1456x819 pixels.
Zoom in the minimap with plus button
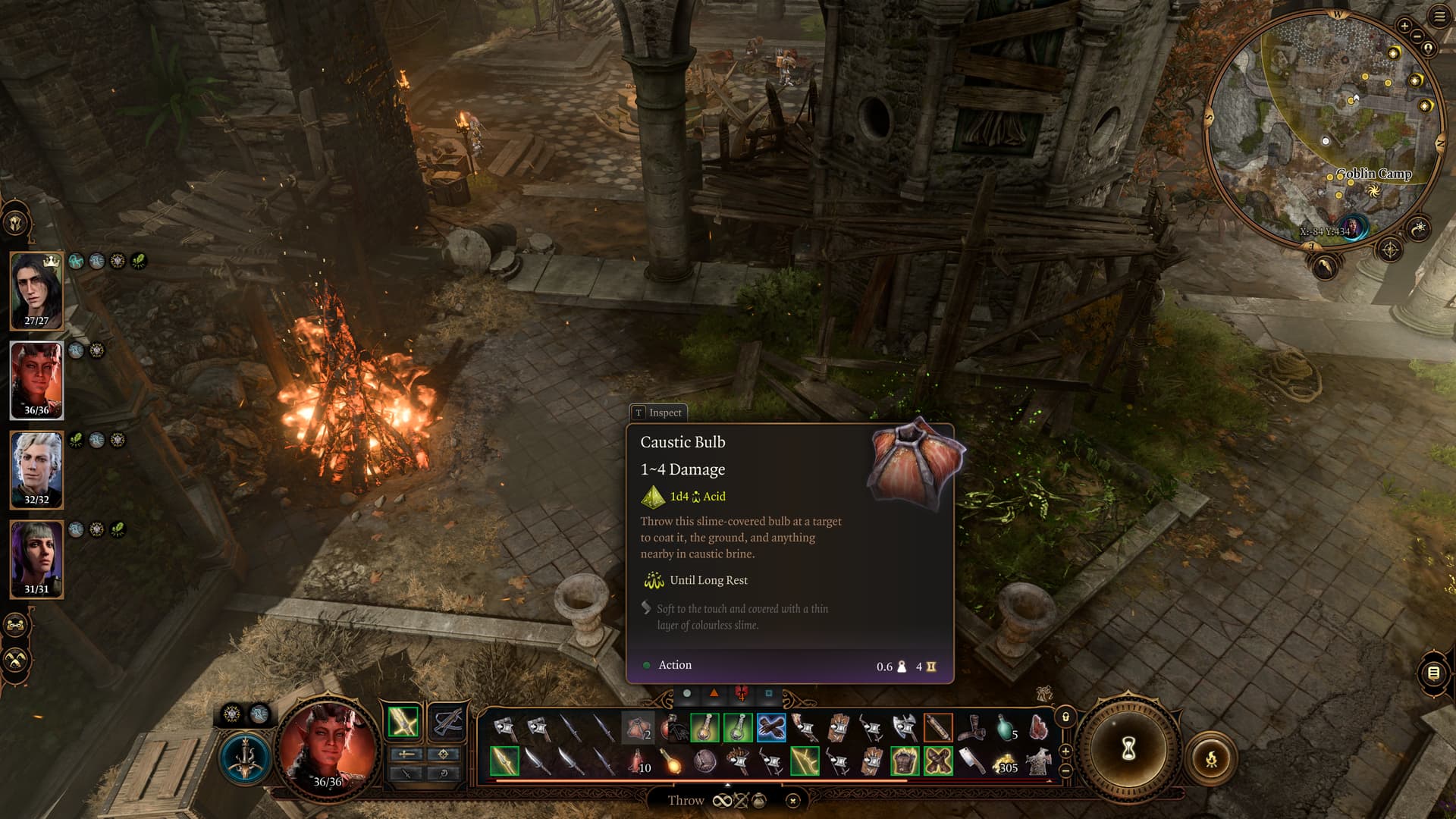click(x=1404, y=26)
